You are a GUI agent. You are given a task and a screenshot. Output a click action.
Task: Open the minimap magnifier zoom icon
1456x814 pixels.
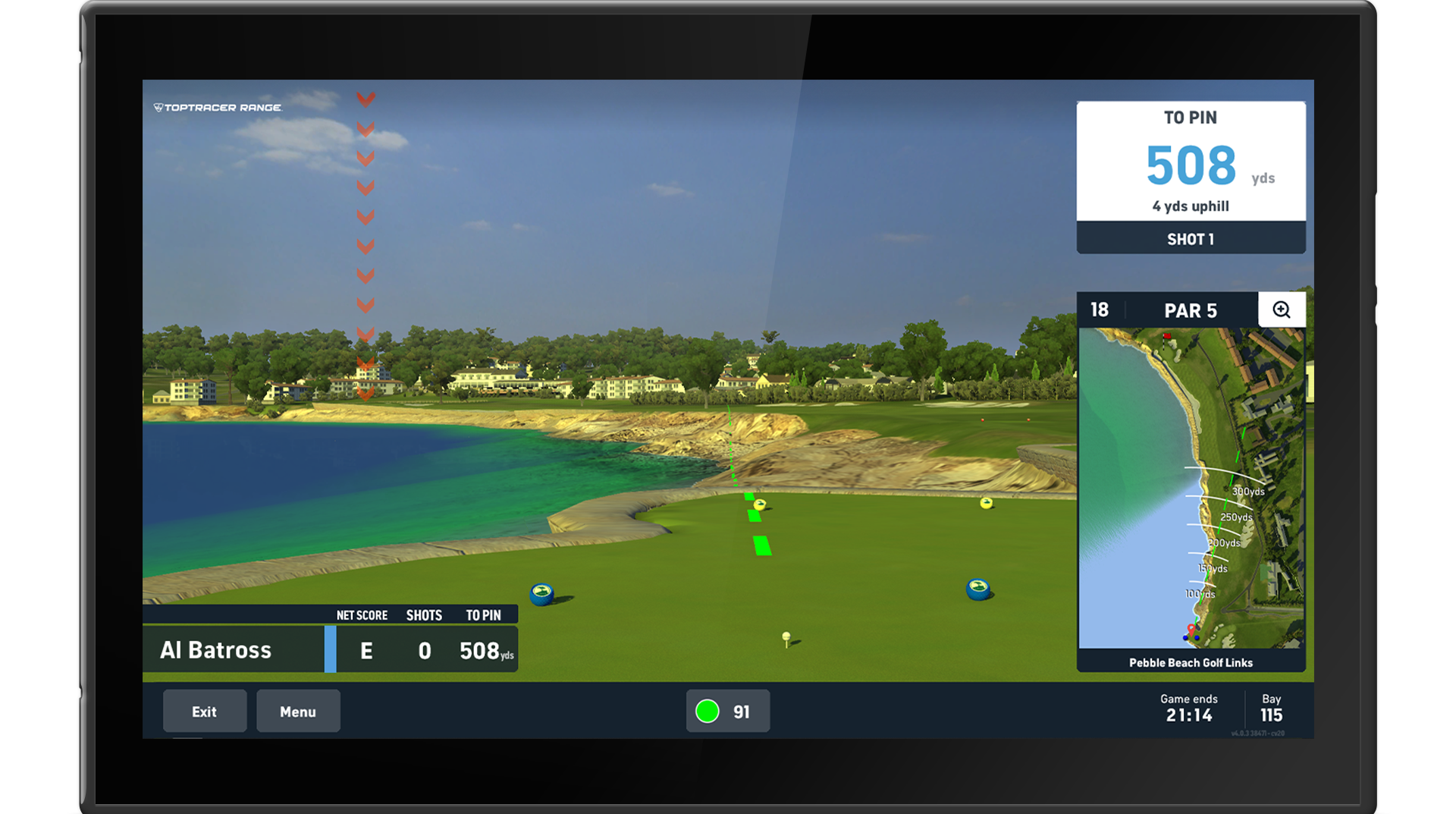[1282, 310]
